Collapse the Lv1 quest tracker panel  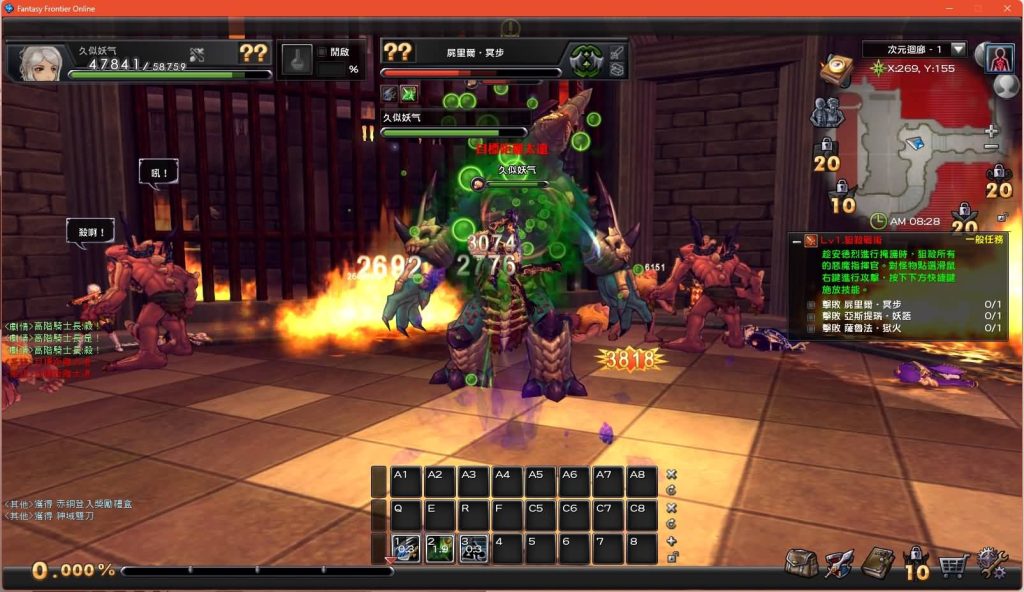point(796,241)
